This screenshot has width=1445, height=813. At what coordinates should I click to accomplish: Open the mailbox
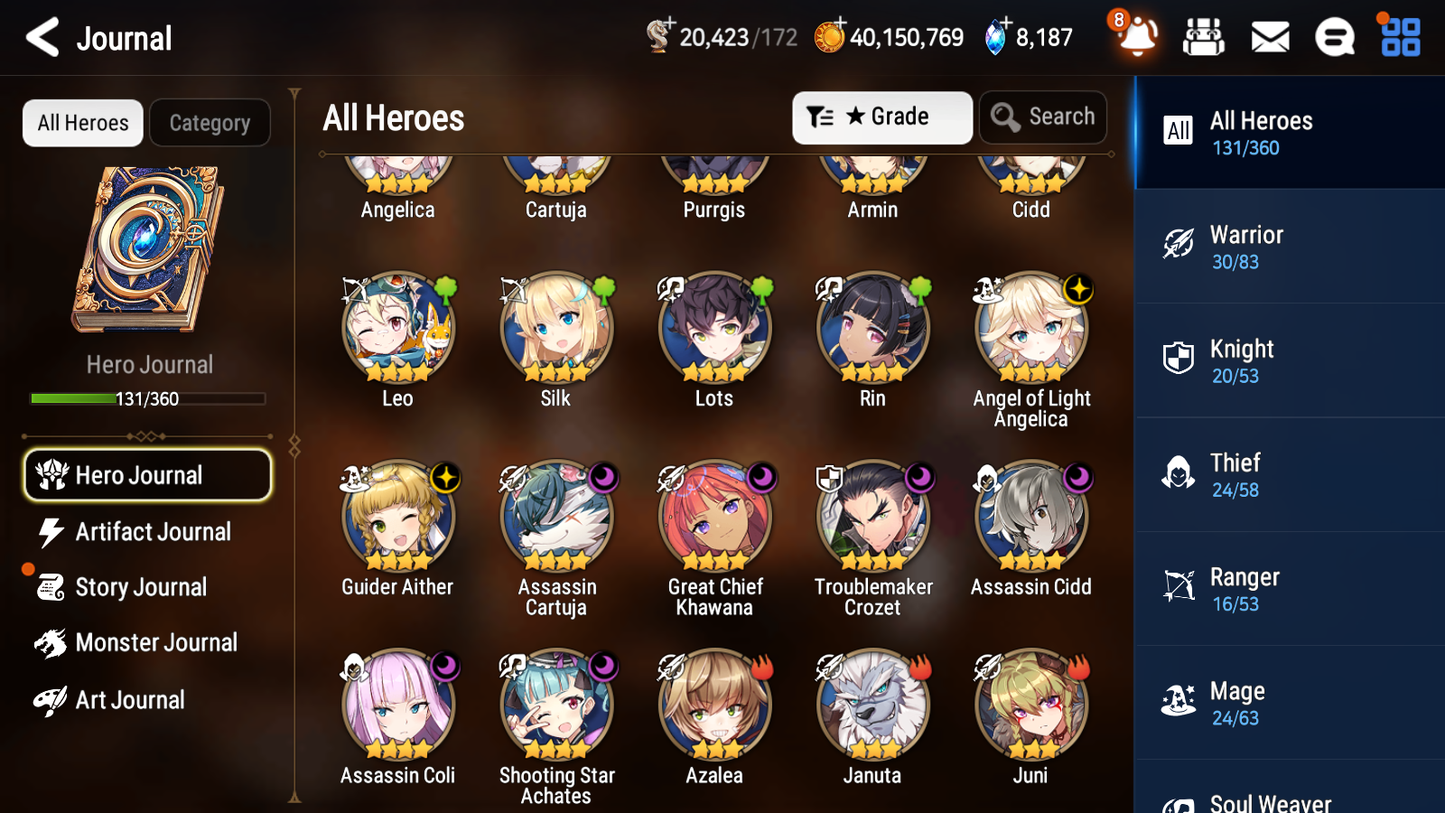pos(1269,36)
